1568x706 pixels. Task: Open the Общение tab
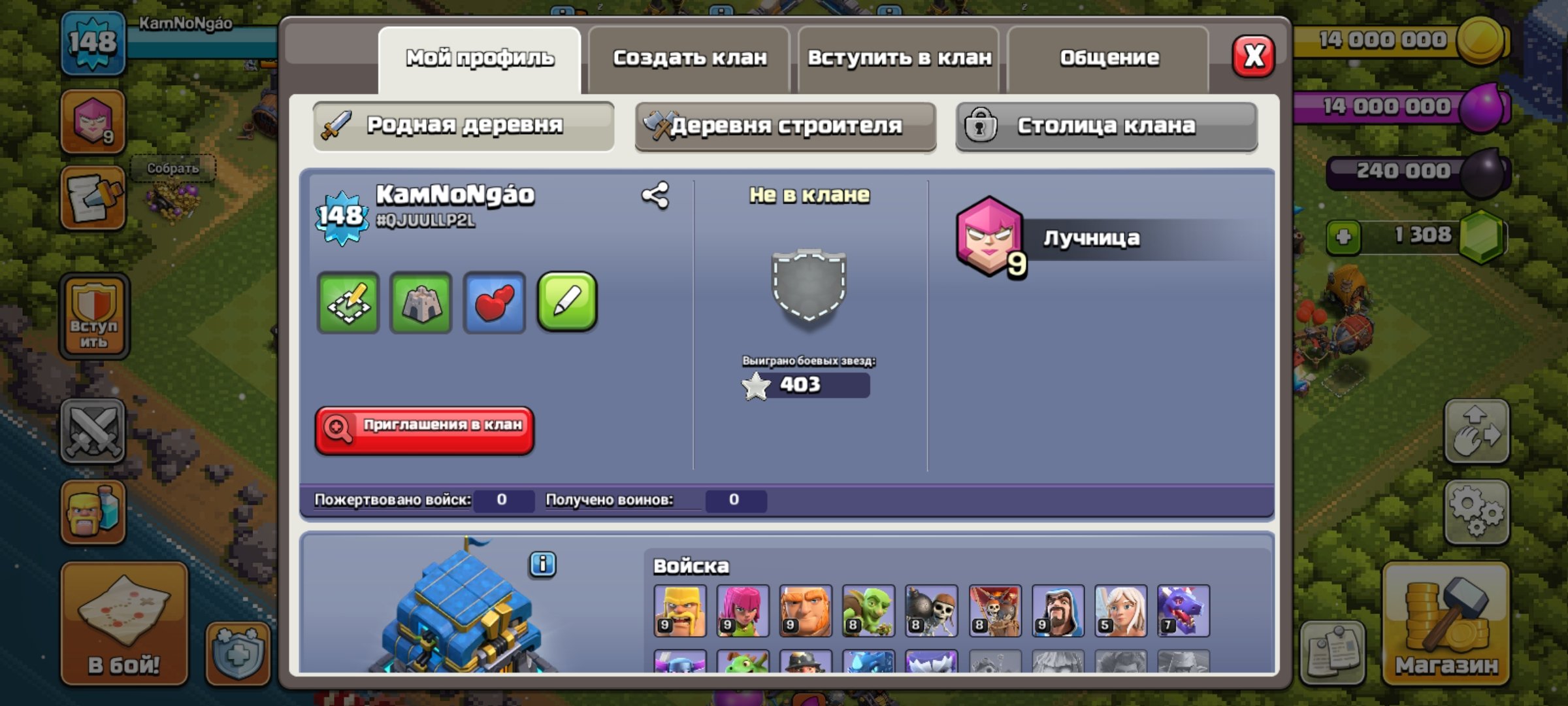coord(1109,58)
